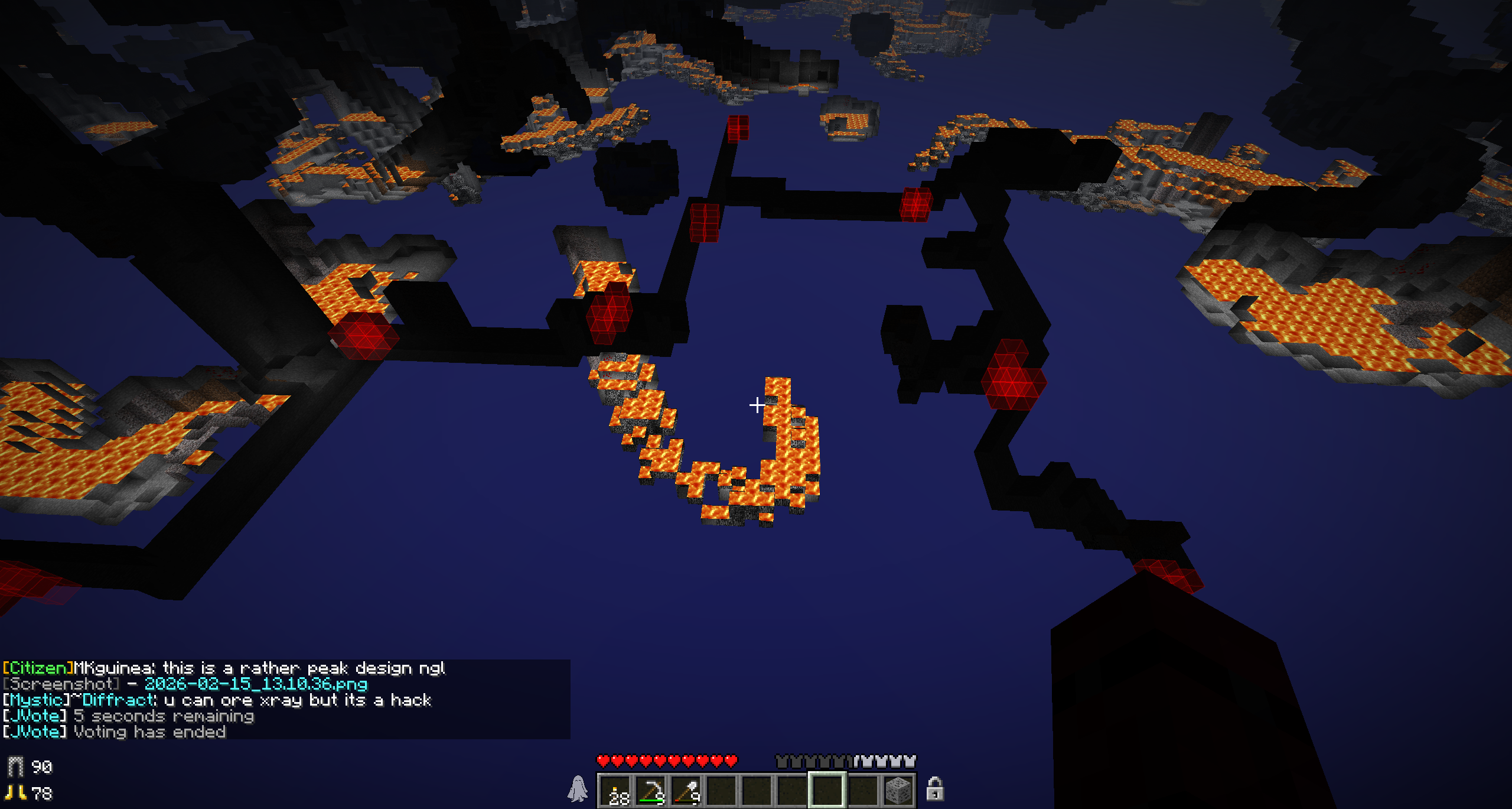Select the iron pickaxe hotbar slot

click(x=651, y=791)
